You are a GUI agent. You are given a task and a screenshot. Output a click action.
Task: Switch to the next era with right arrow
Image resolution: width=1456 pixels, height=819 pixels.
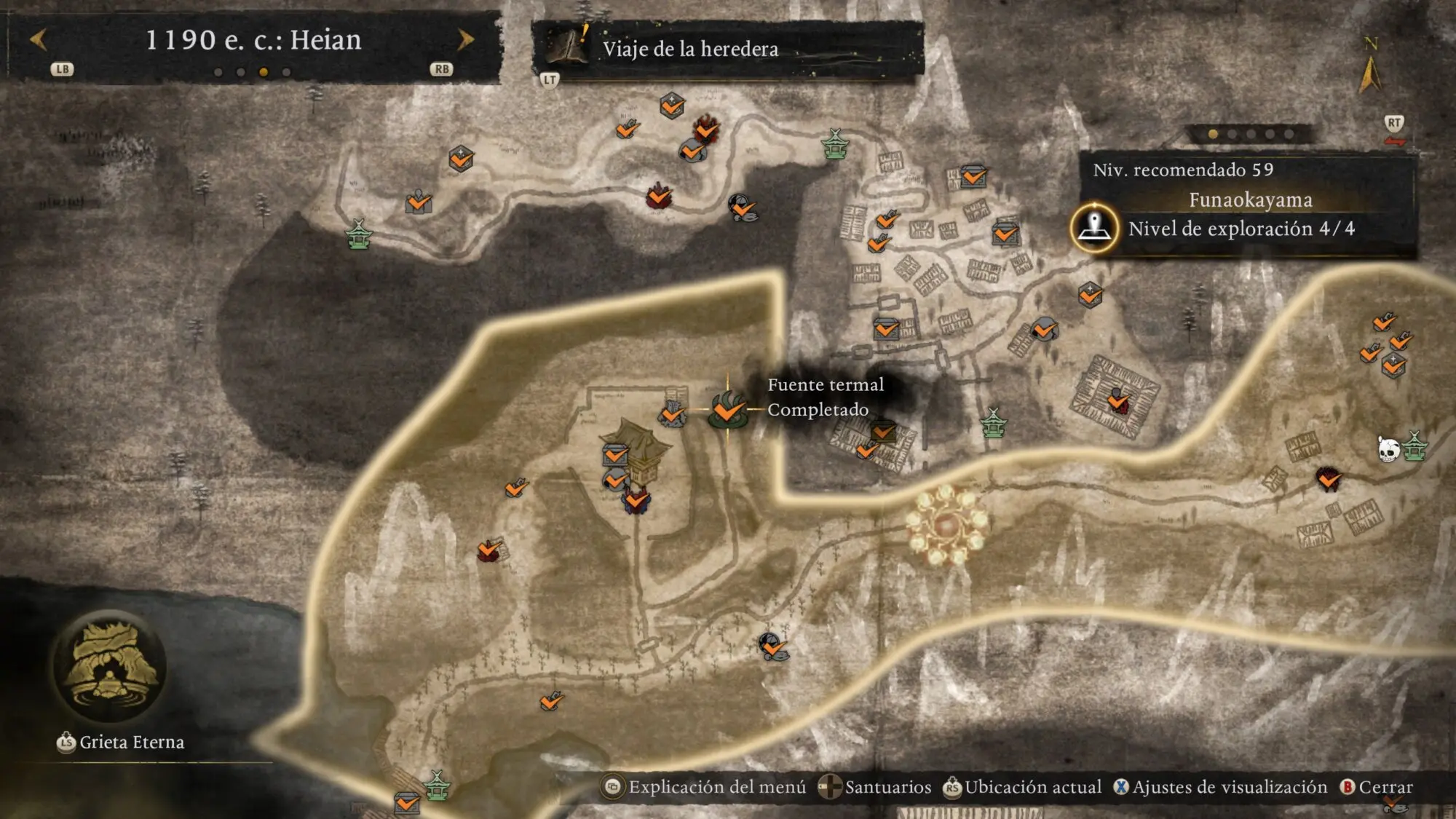click(x=466, y=40)
